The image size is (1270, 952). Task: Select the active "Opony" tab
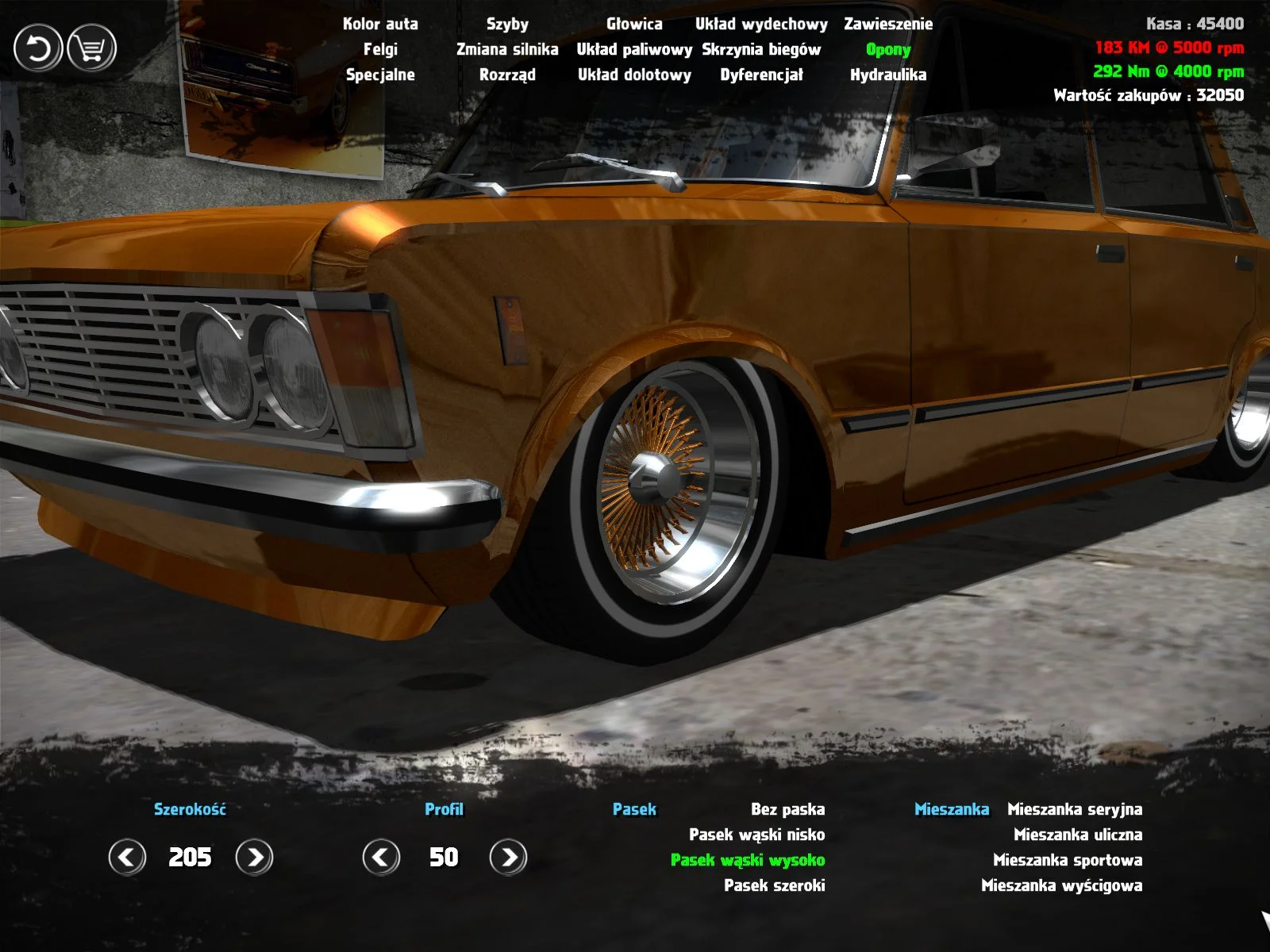click(888, 50)
